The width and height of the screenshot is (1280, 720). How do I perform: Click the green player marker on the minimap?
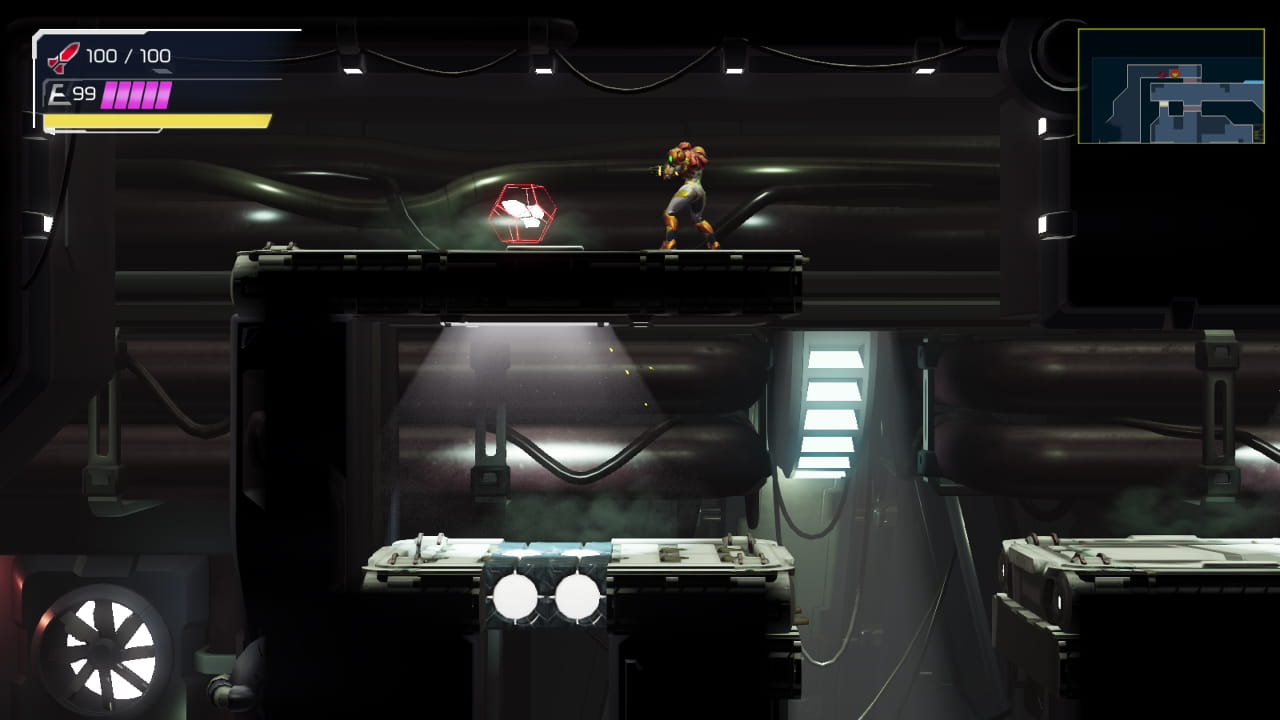tap(1175, 74)
